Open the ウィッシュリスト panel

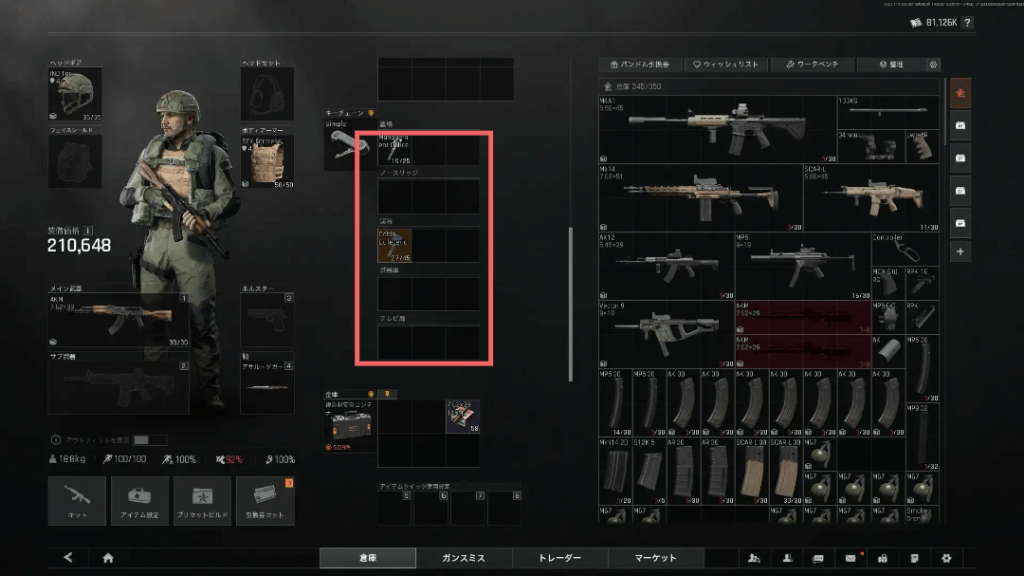click(726, 65)
